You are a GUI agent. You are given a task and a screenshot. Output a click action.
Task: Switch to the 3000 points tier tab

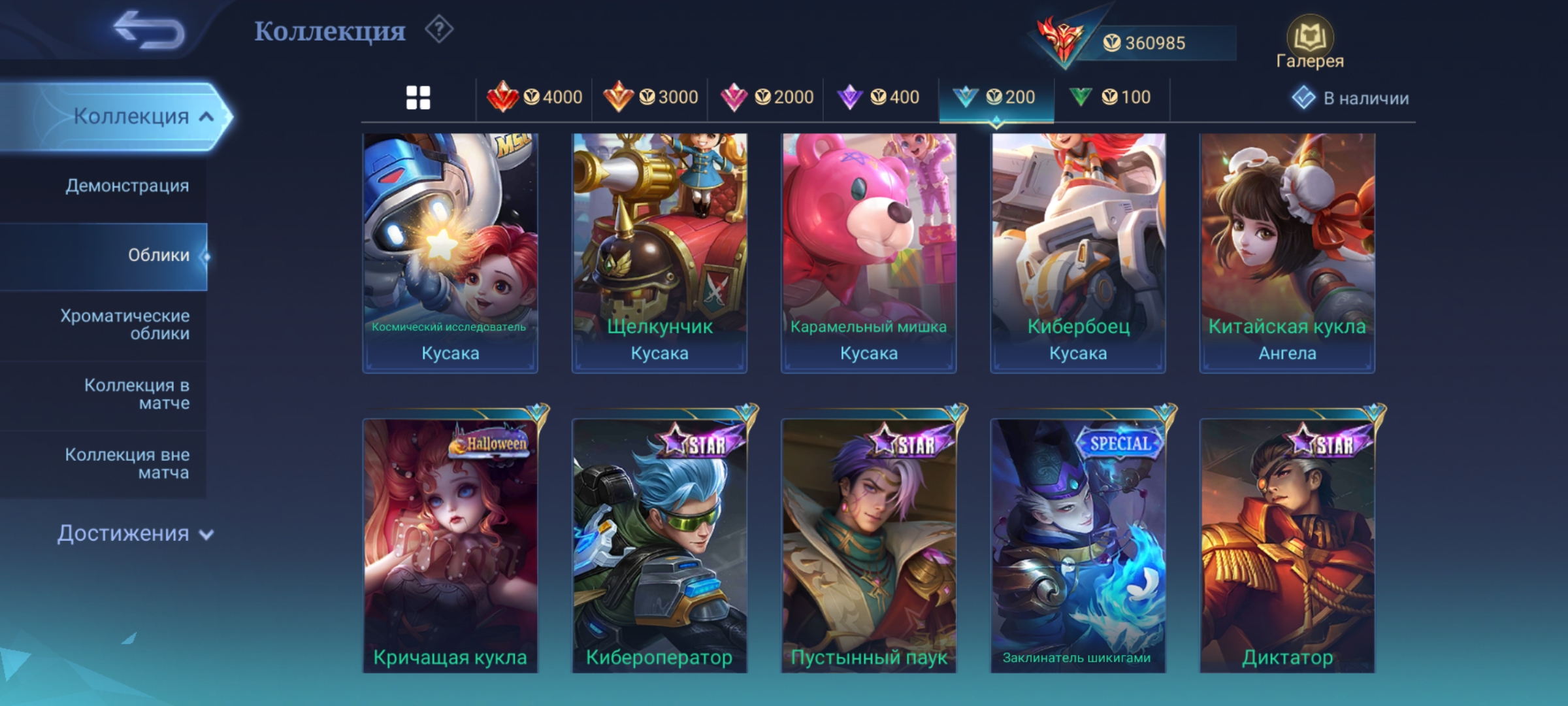(650, 97)
